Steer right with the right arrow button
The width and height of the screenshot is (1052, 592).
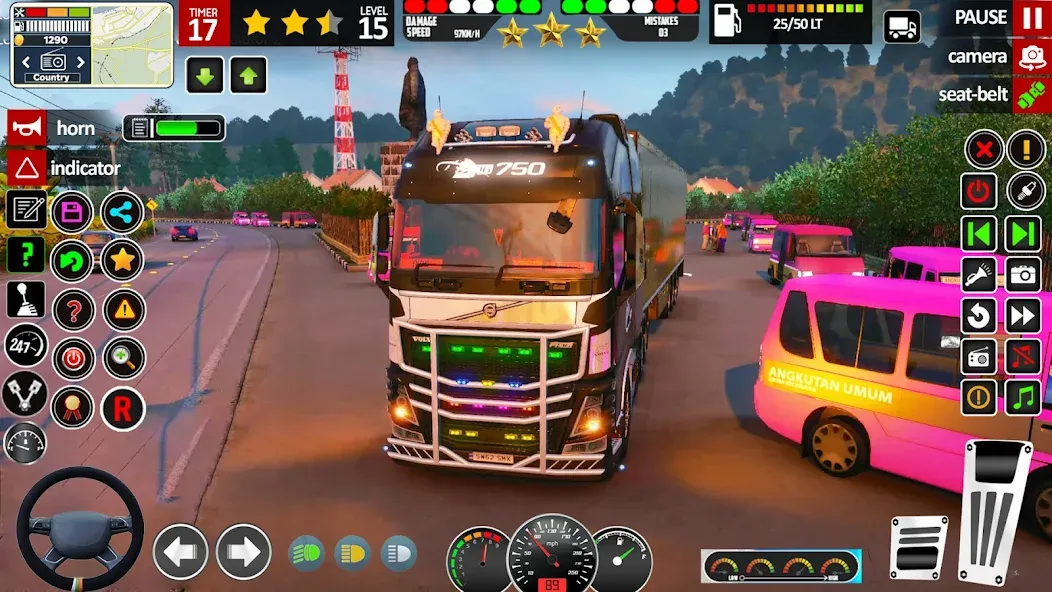pos(243,552)
